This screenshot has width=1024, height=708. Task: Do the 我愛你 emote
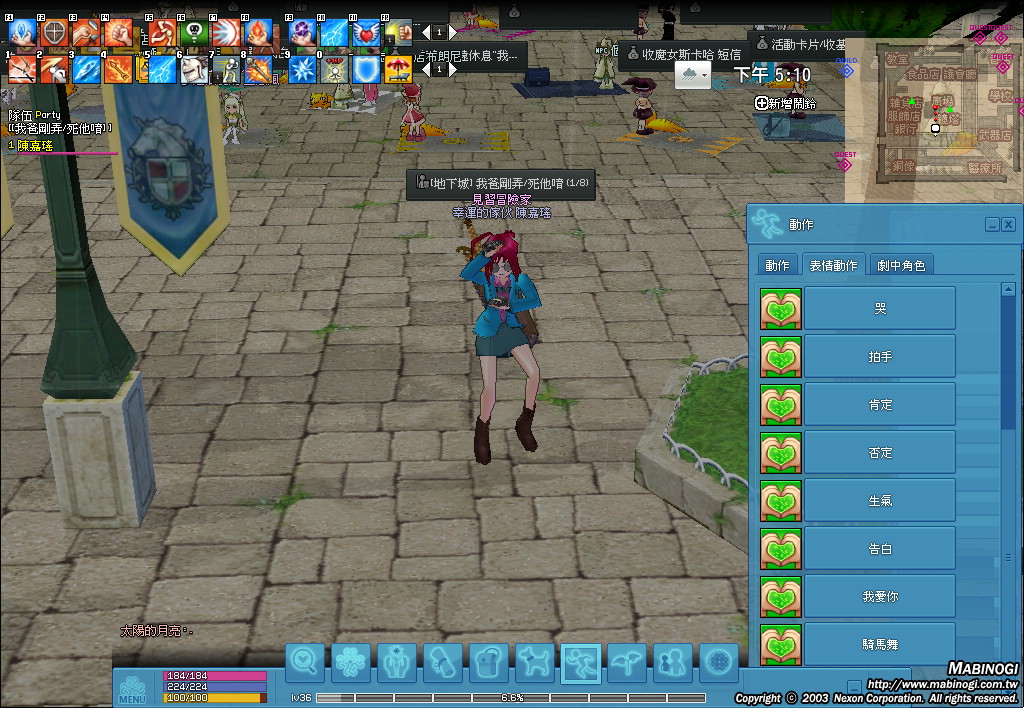tap(880, 596)
